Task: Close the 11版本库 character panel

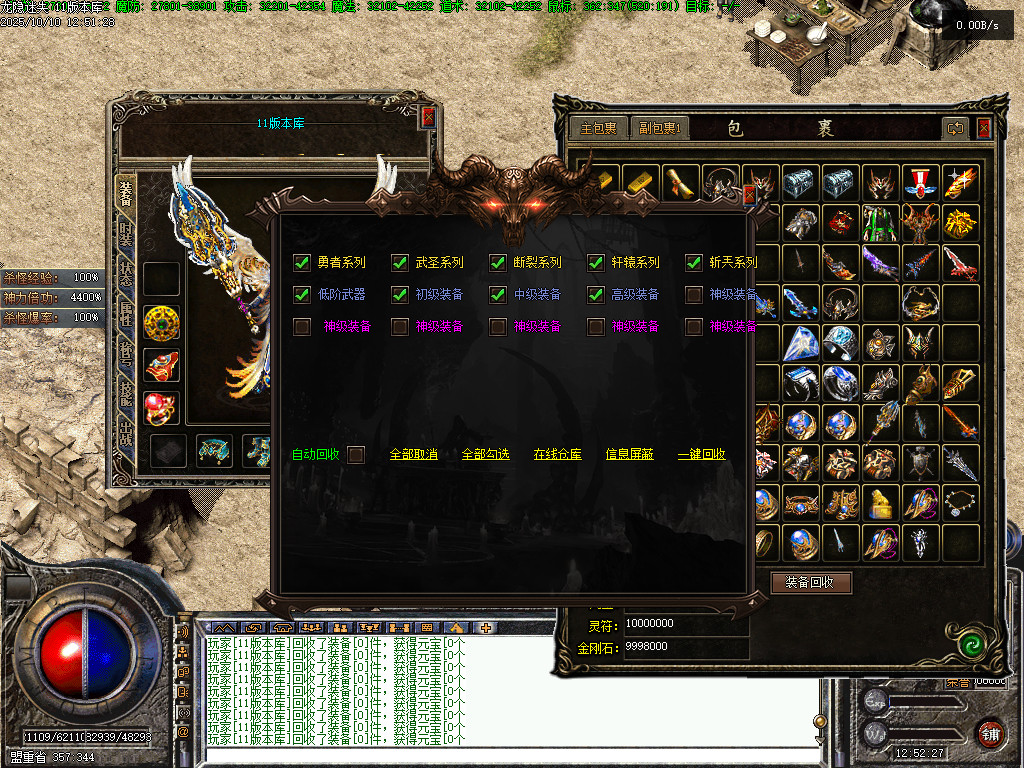Action: pyautogui.click(x=428, y=117)
